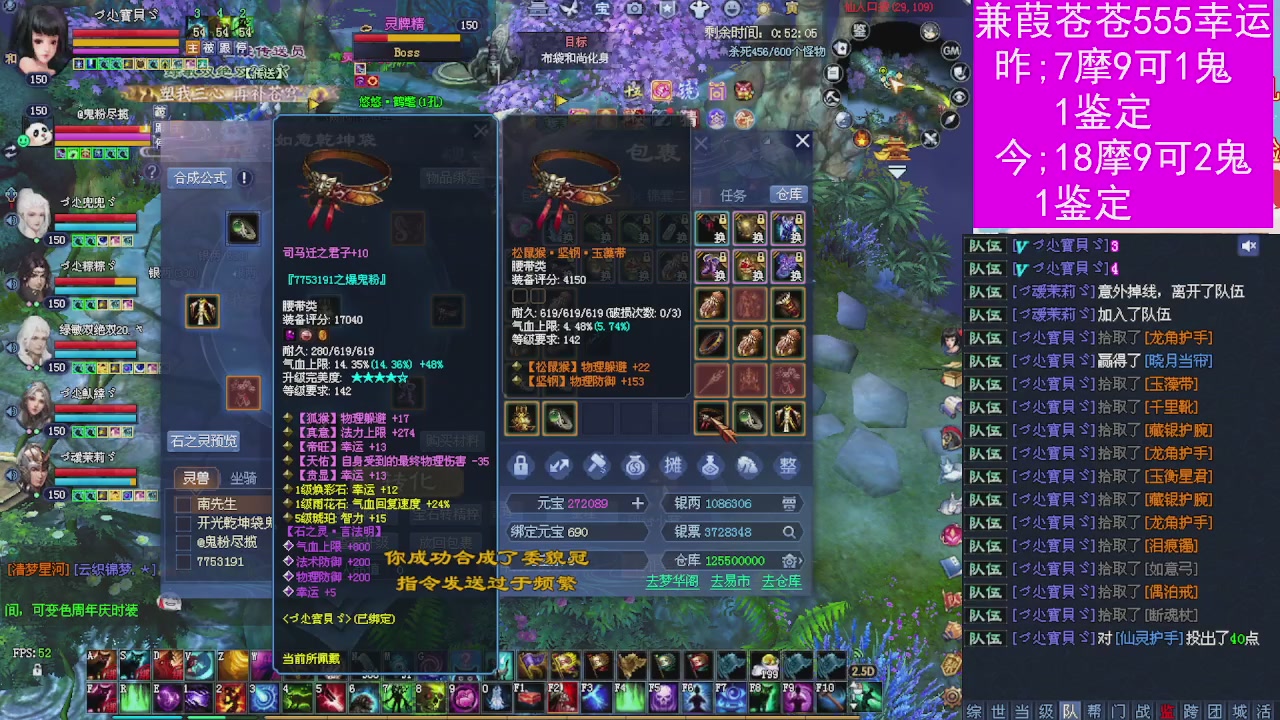Image resolution: width=1280 pixels, height=720 pixels.
Task: Open the stall (摊) icon below the bag
Action: tap(673, 466)
